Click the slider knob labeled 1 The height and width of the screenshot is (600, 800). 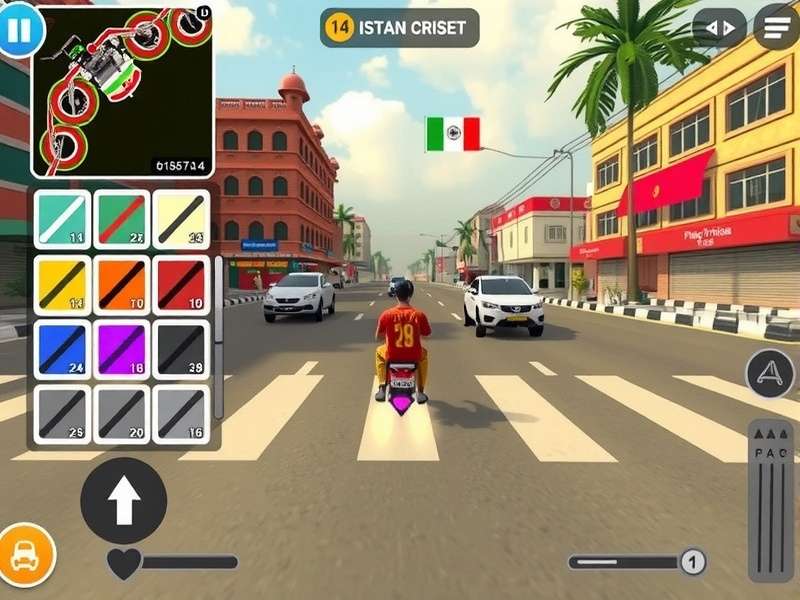(x=692, y=562)
